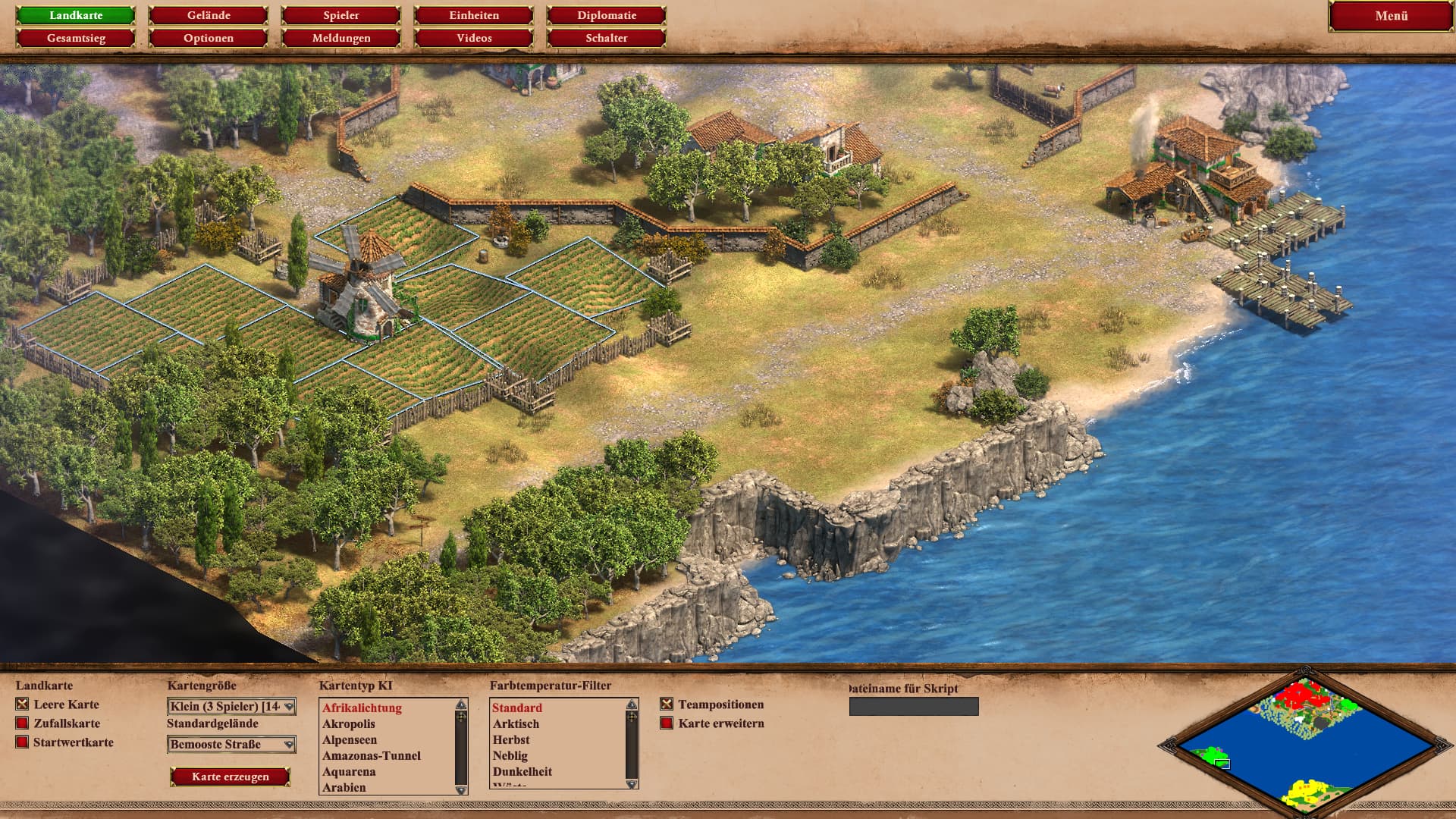The image size is (1456, 819).
Task: Open the Gesamtsieg victory settings
Action: click(x=76, y=38)
